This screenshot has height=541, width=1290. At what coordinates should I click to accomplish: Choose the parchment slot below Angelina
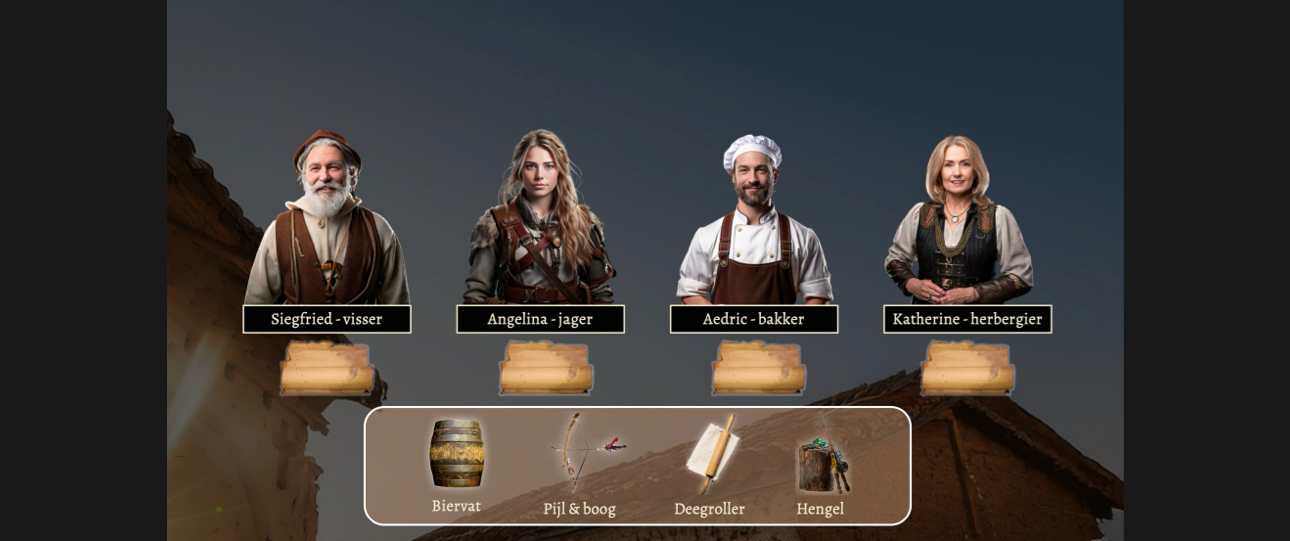click(x=546, y=368)
